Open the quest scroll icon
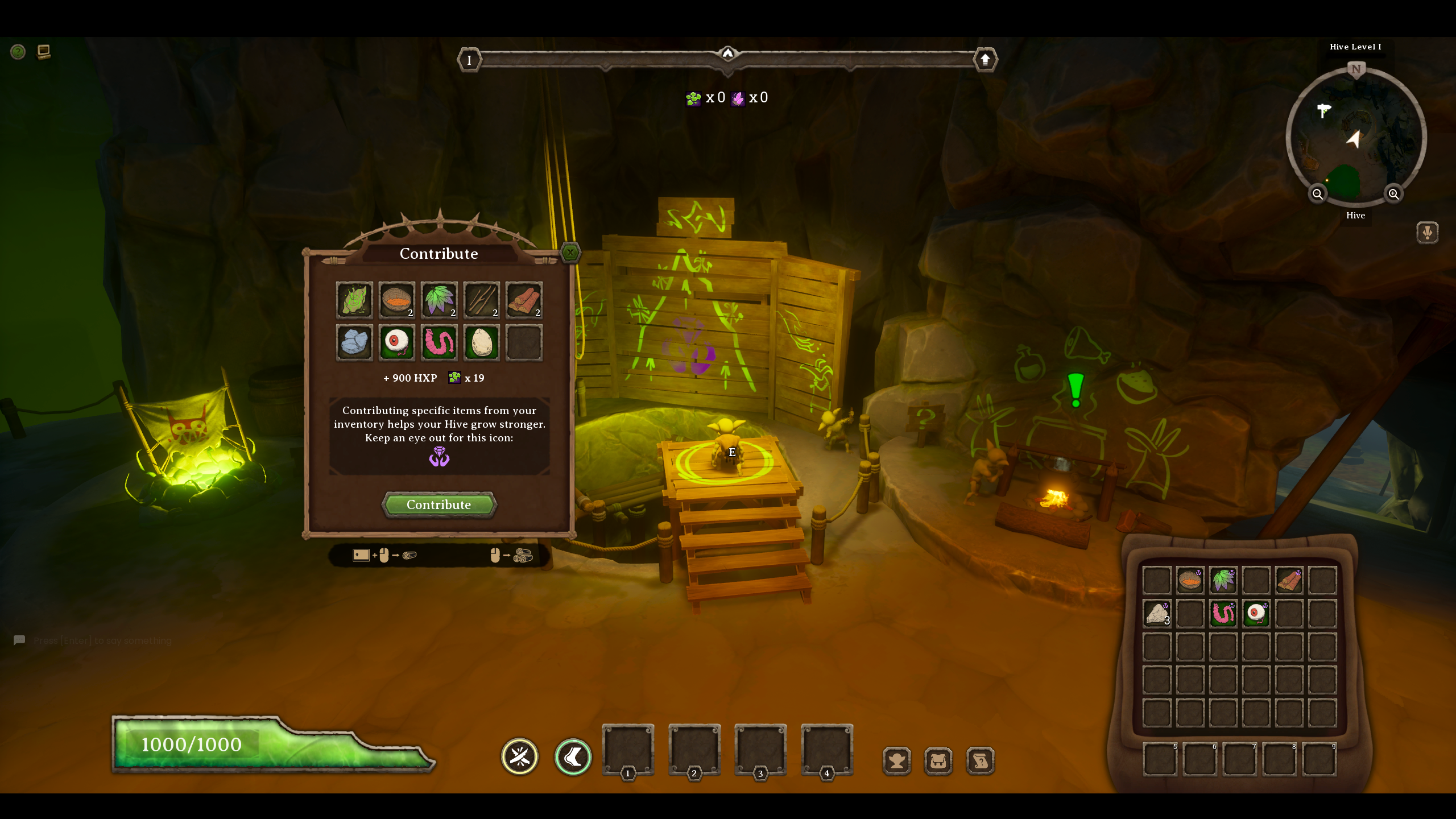1456x819 pixels. [x=981, y=759]
